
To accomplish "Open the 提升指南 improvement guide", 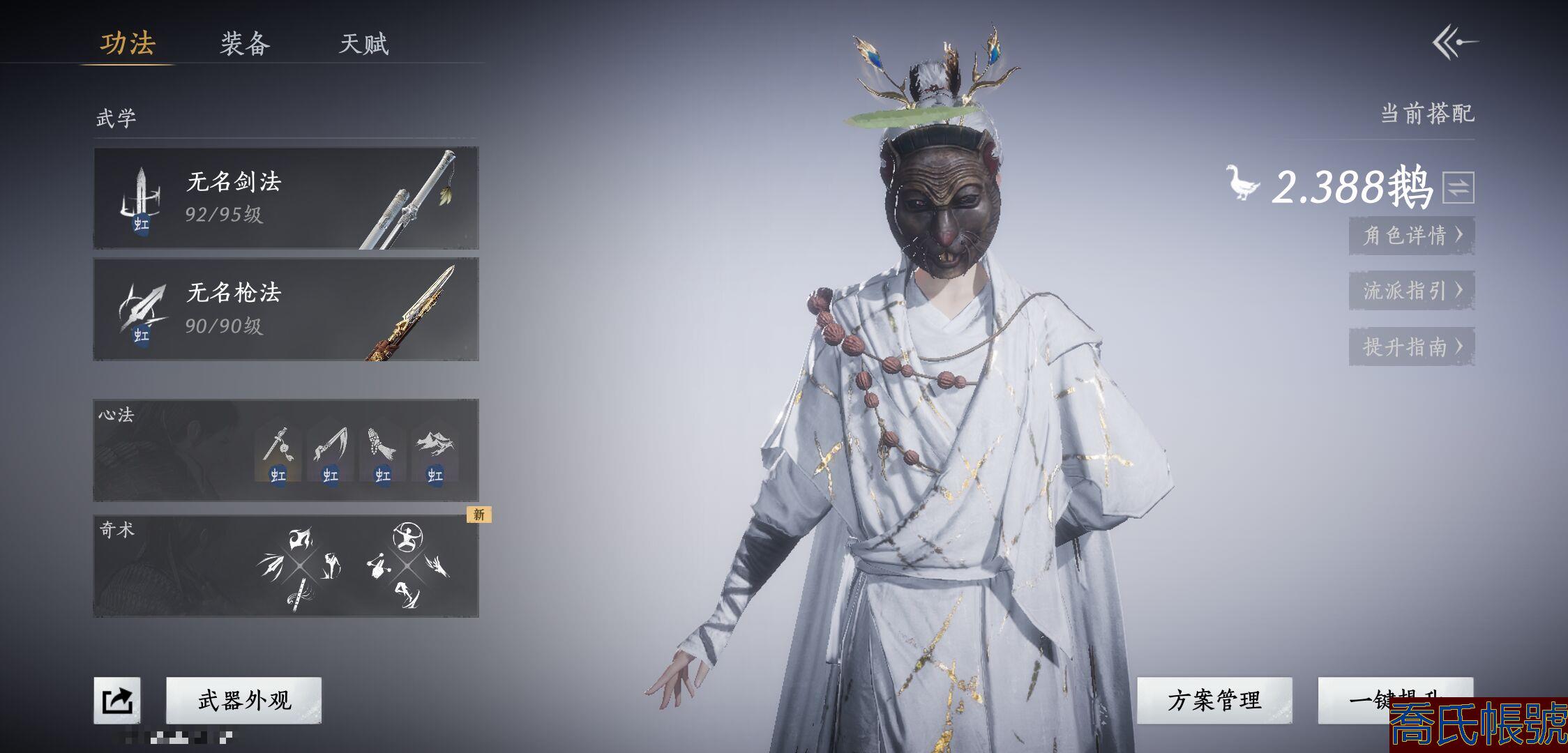I will click(x=1412, y=347).
